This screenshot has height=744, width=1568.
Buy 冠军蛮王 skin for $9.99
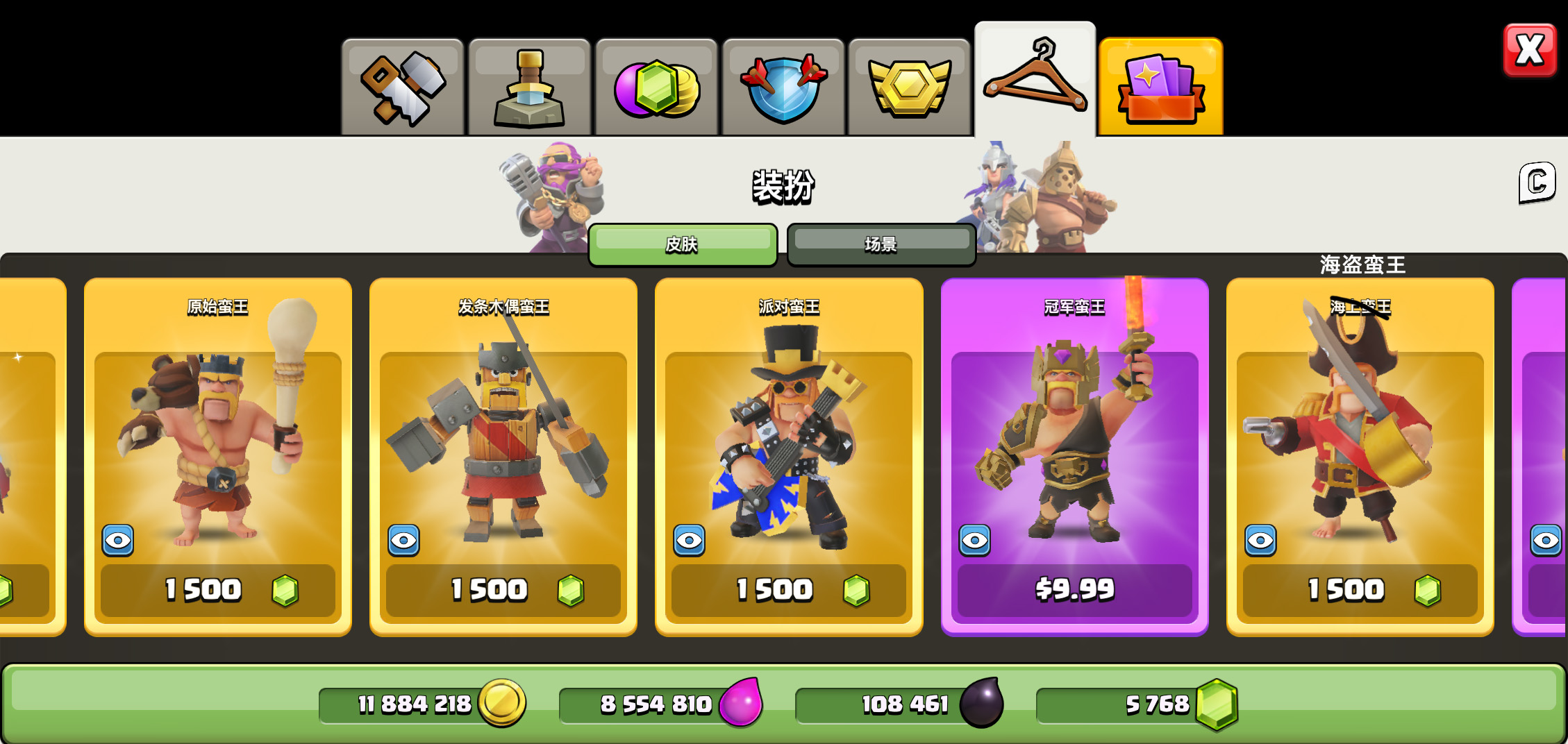click(1074, 590)
